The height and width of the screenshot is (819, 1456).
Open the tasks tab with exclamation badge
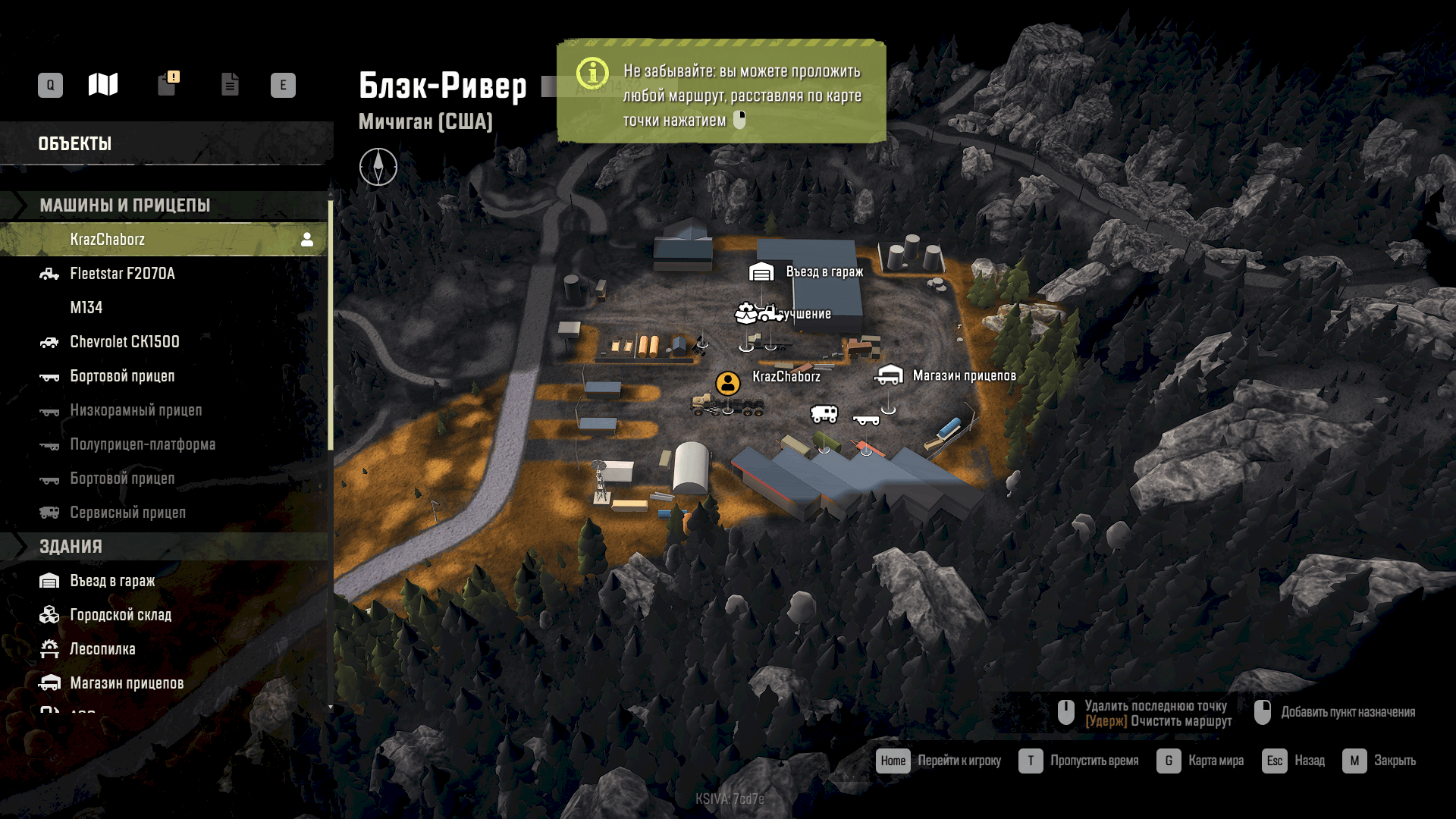[168, 84]
